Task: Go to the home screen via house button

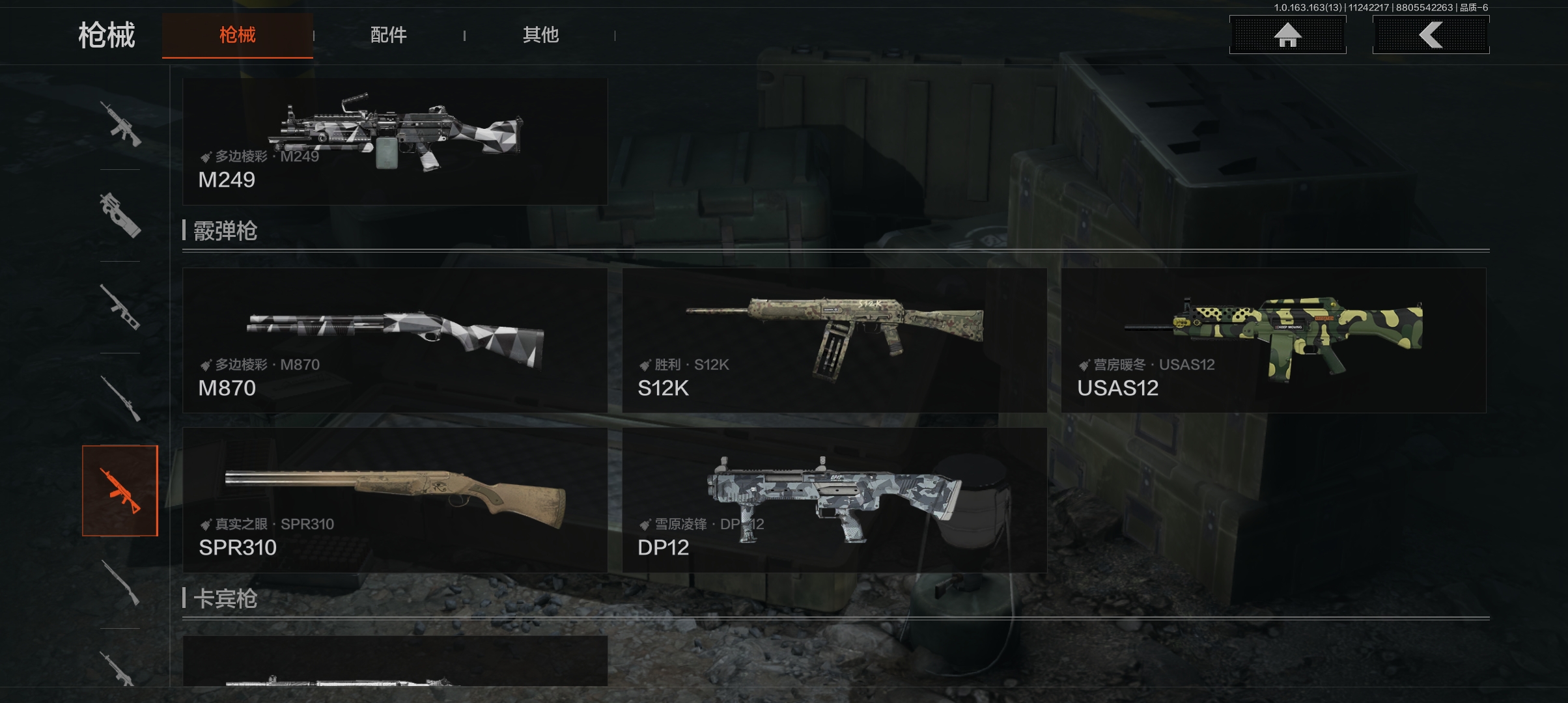Action: (1287, 35)
